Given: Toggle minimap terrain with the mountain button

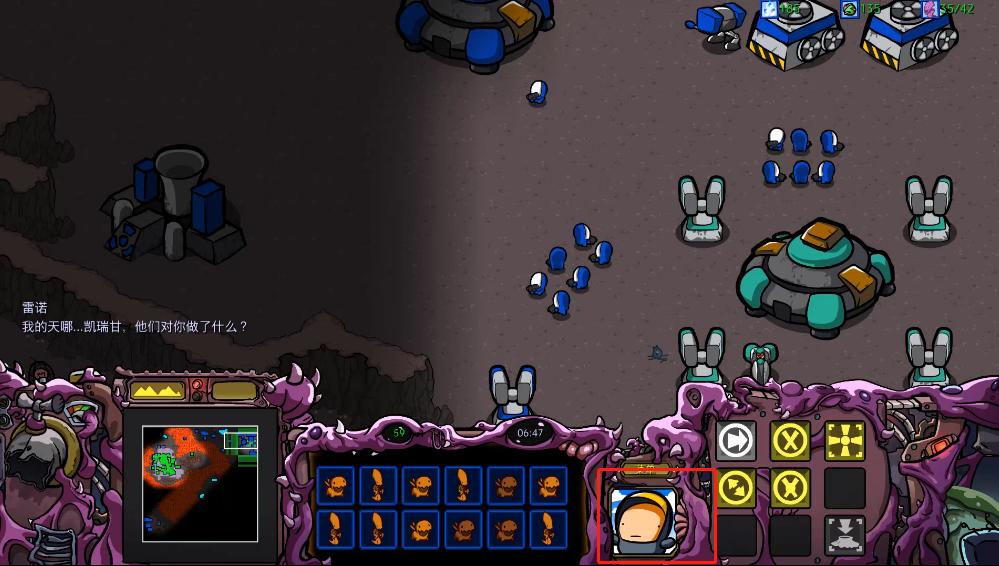Looking at the screenshot, I should [x=159, y=390].
